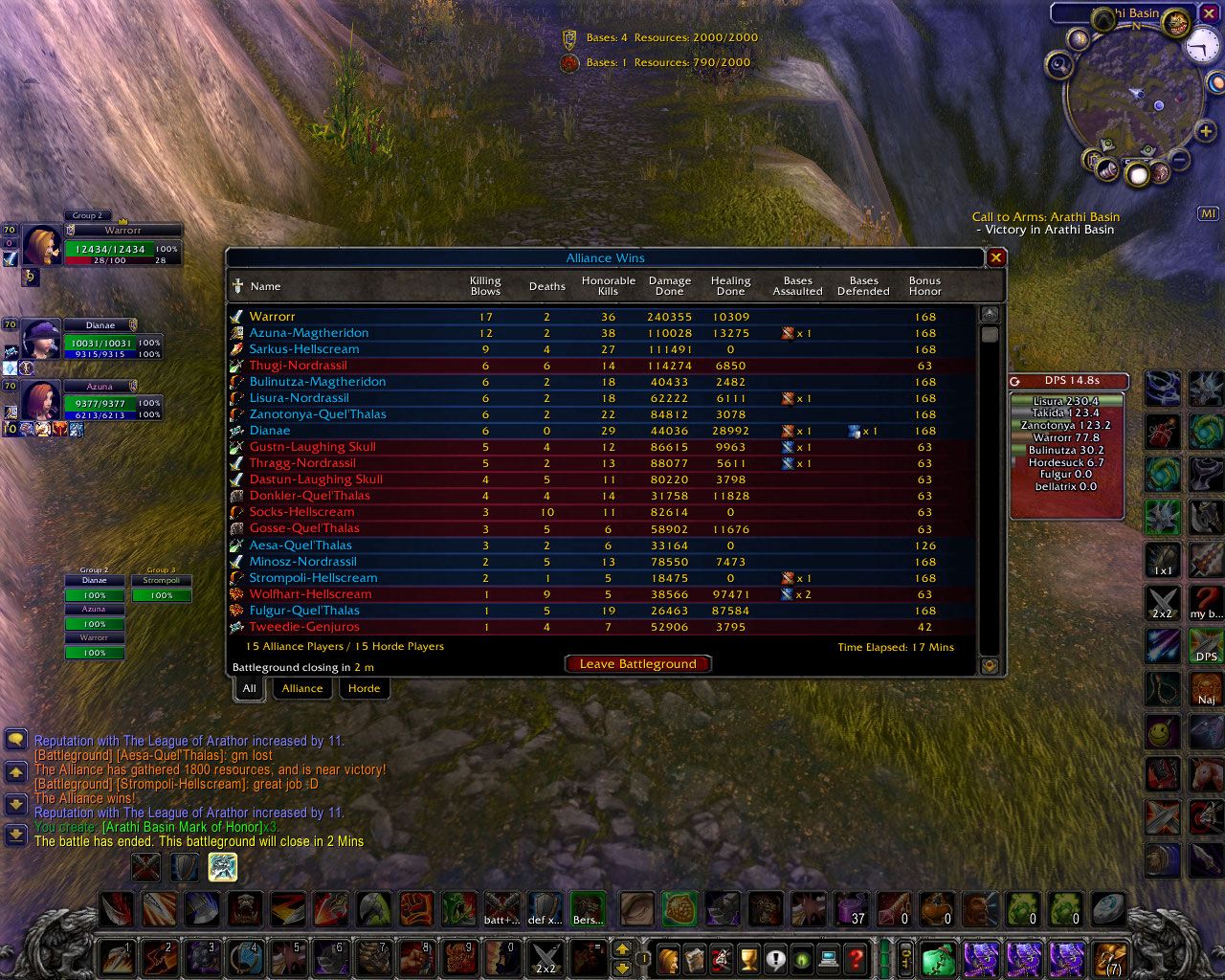Sort scoreboard by Healing Done column
This screenshot has width=1225, height=980.
730,286
